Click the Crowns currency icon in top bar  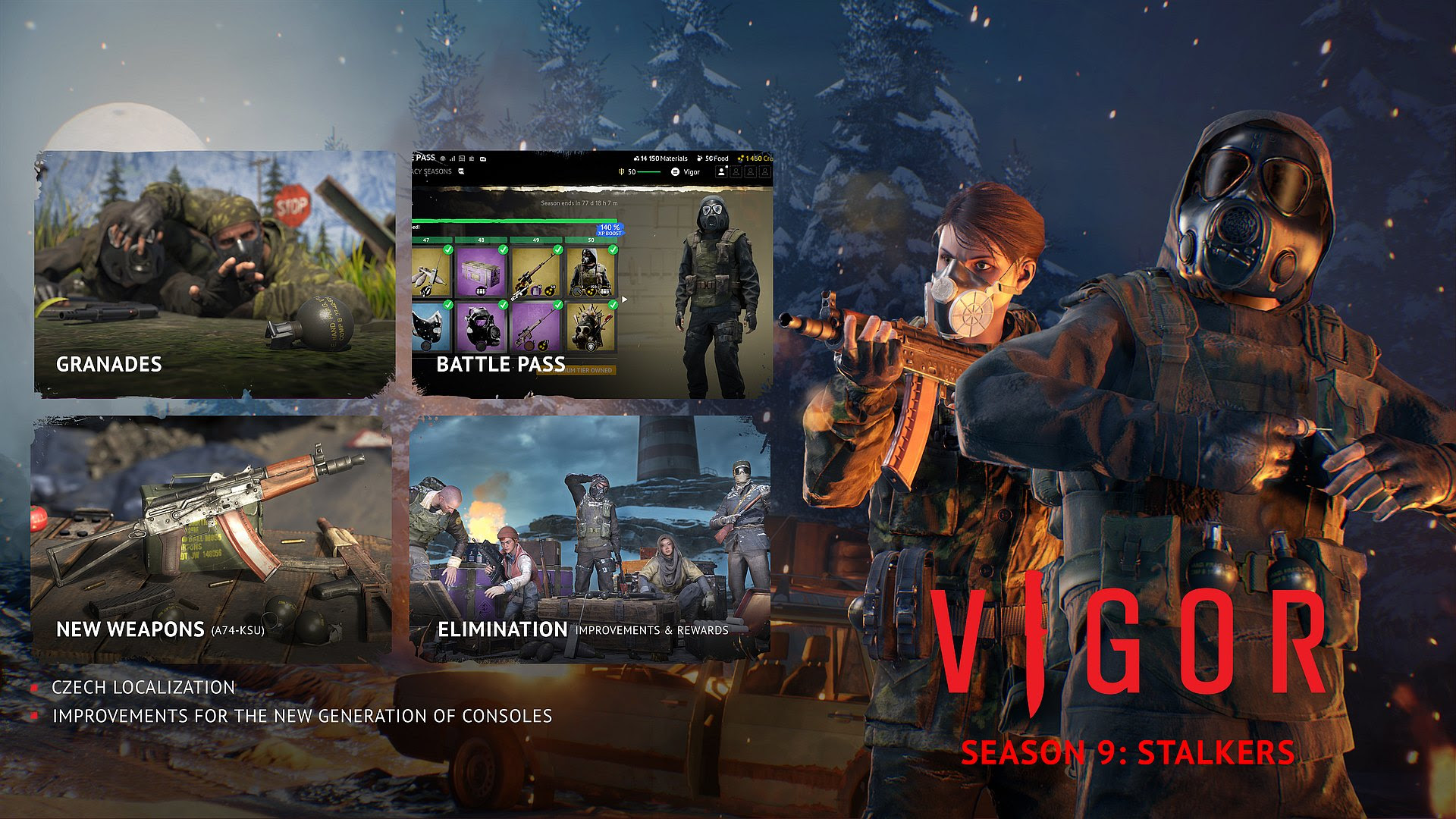tap(740, 158)
